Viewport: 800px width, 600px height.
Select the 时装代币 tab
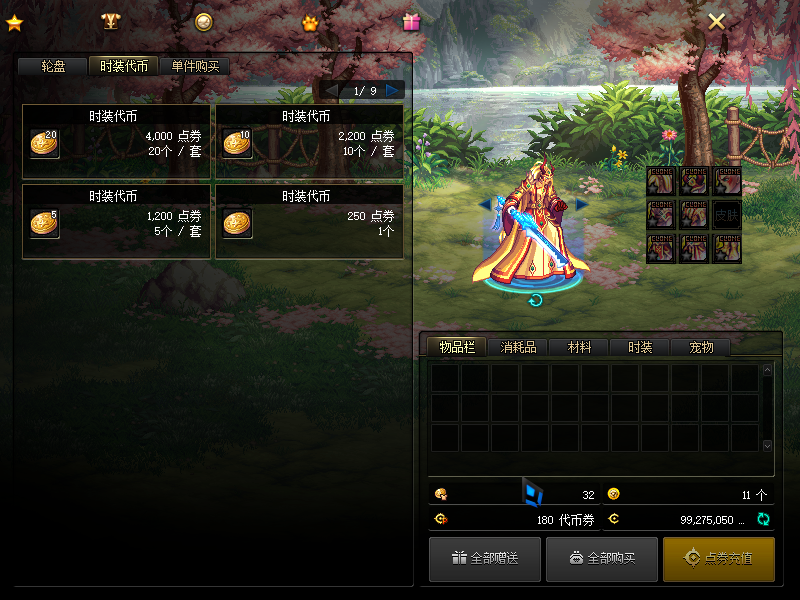(x=124, y=66)
